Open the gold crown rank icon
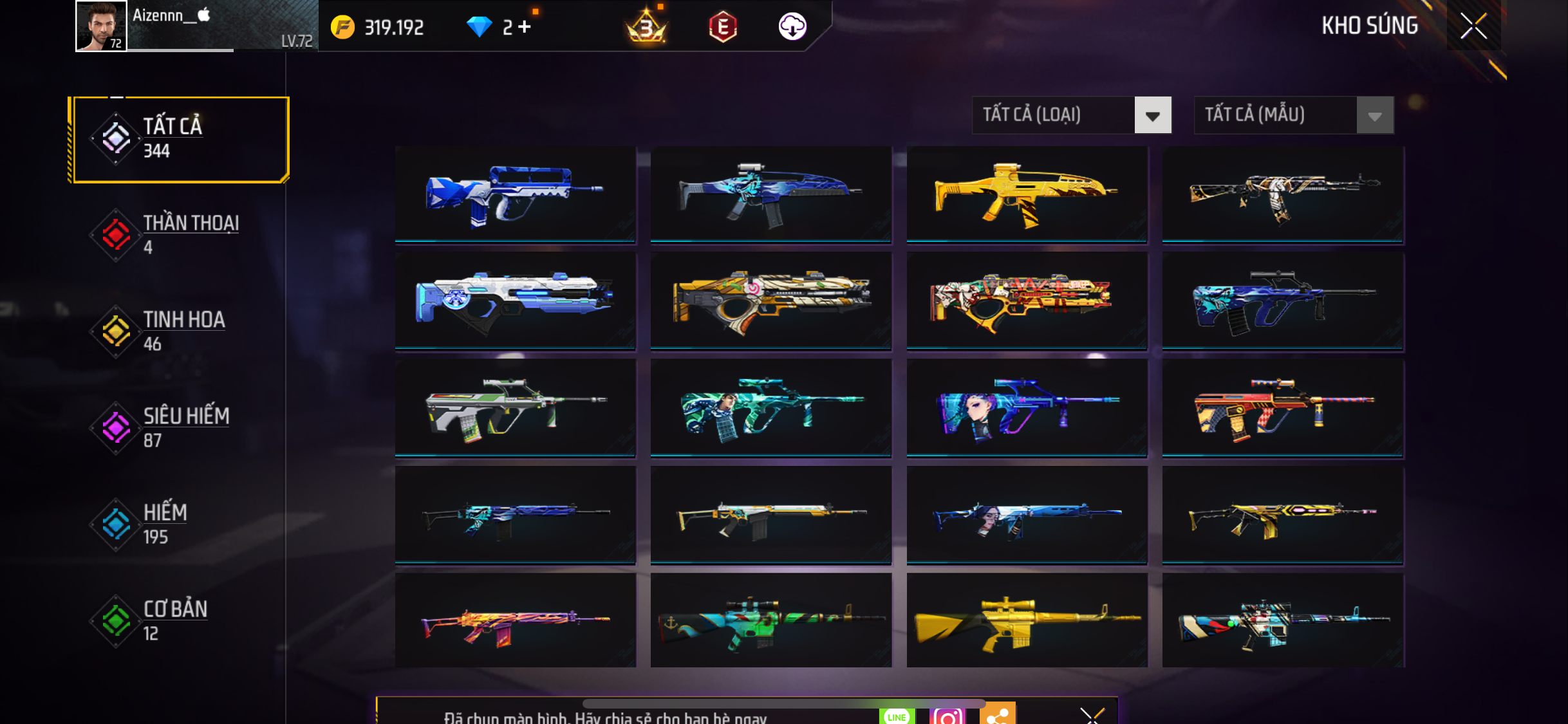 pyautogui.click(x=646, y=27)
